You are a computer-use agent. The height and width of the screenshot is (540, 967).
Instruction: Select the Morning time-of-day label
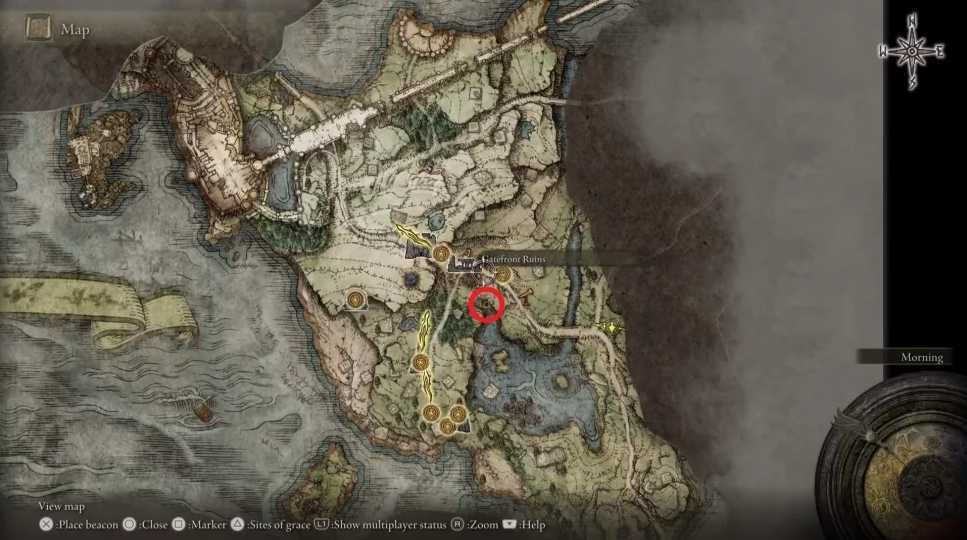pos(920,357)
